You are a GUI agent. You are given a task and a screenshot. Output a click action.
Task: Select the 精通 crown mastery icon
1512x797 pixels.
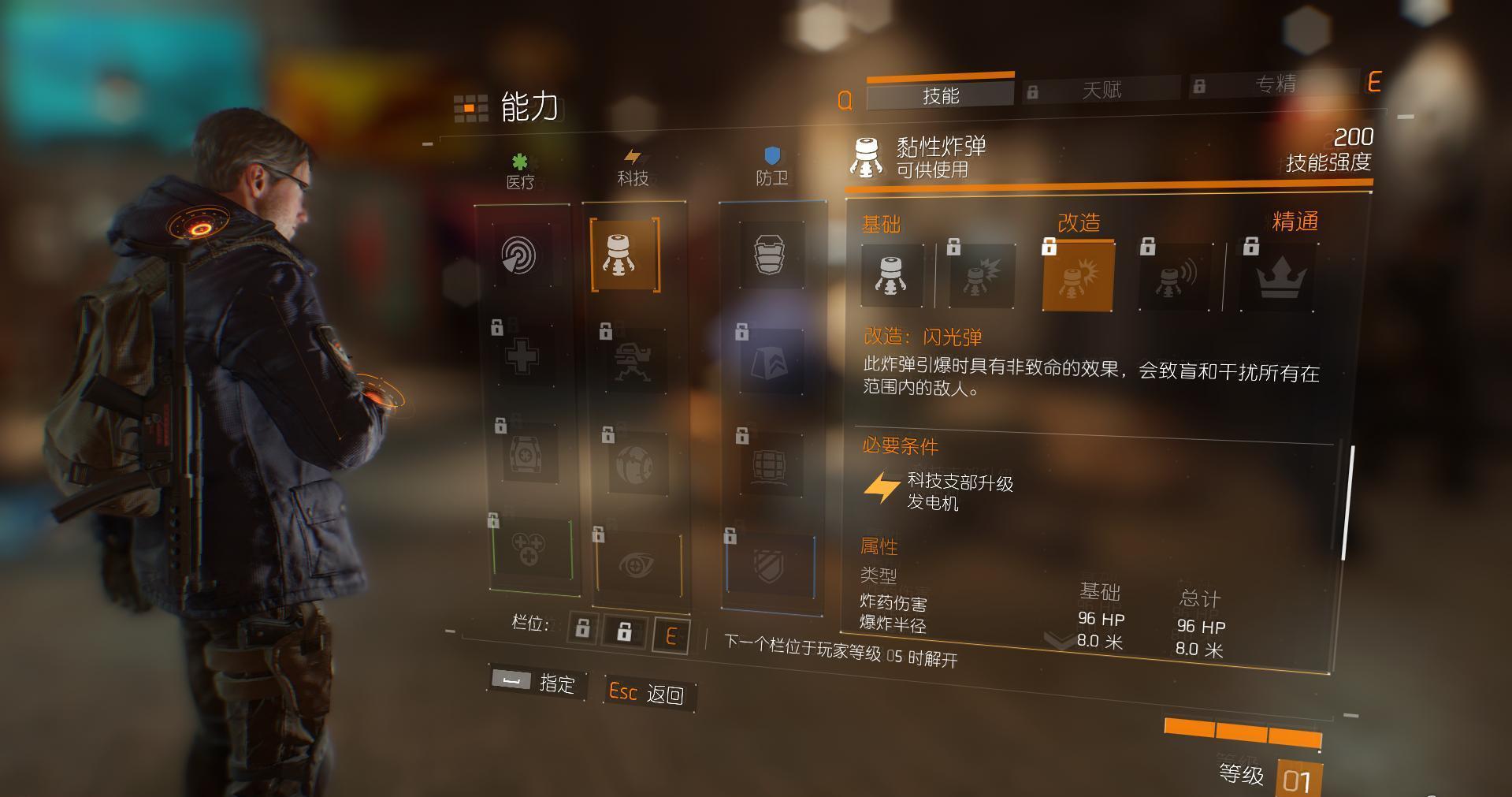[1279, 277]
